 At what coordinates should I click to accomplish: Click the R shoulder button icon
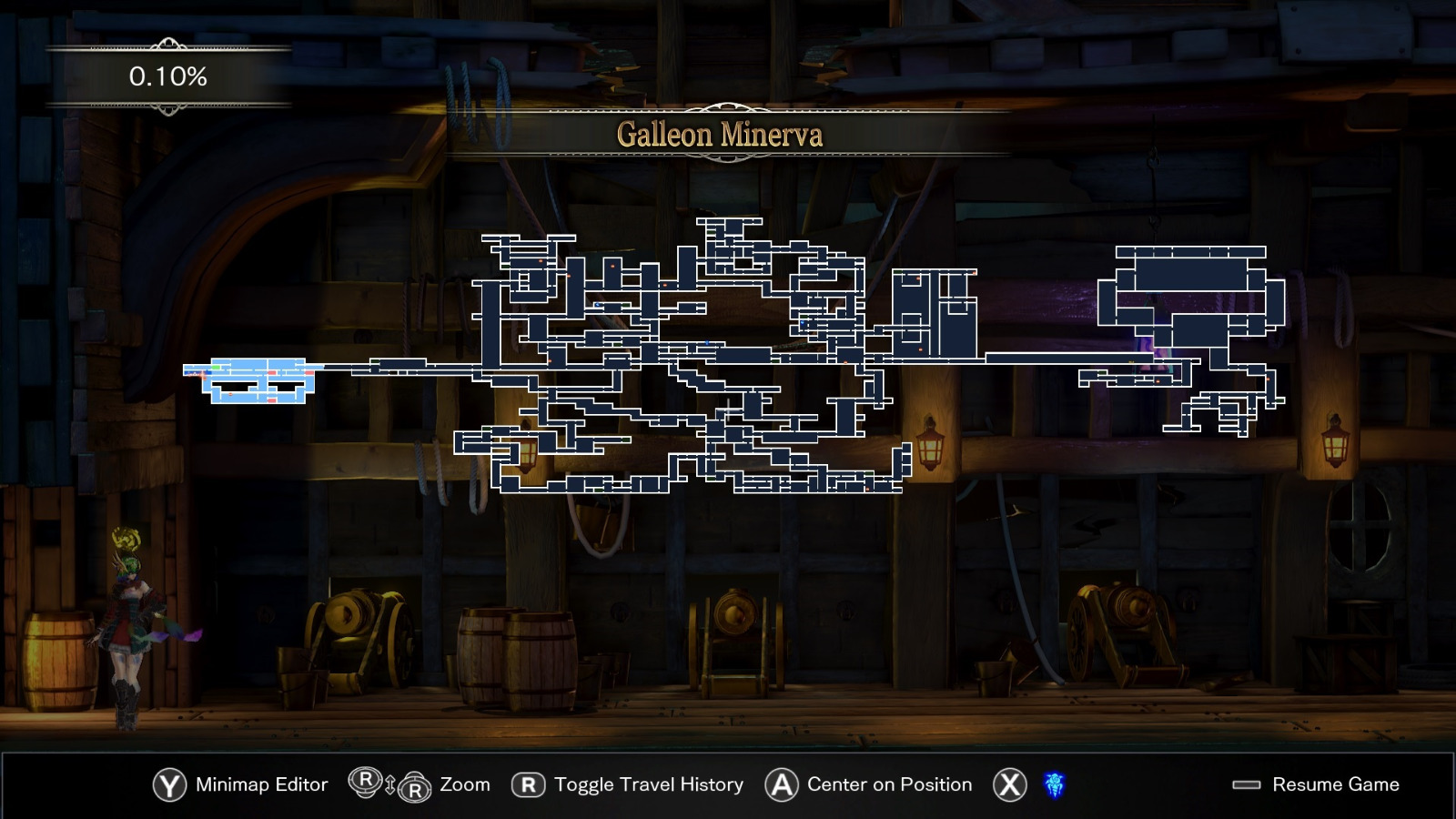pos(528,784)
